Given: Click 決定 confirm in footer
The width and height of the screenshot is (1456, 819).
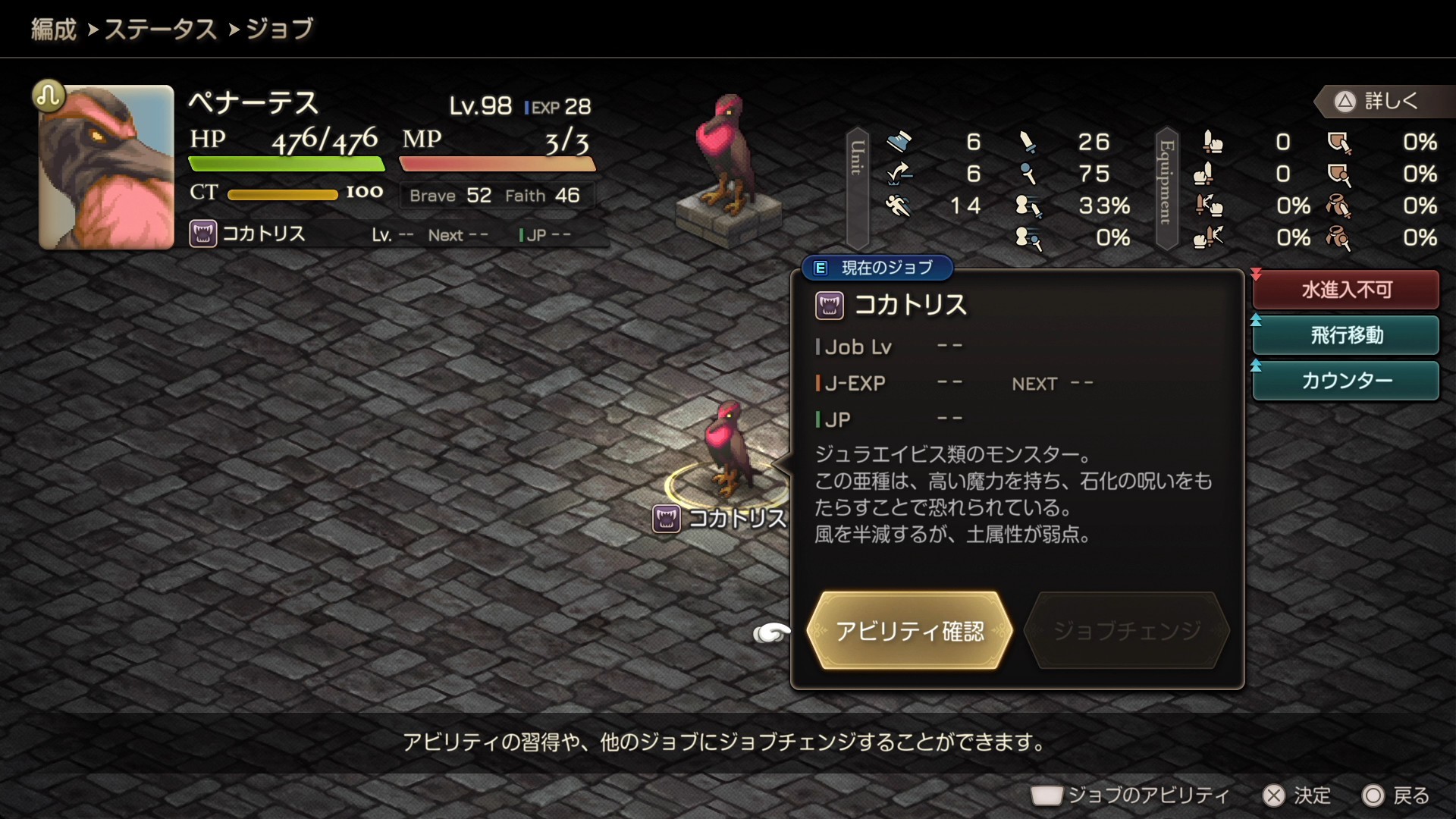Looking at the screenshot, I should click(1297, 795).
